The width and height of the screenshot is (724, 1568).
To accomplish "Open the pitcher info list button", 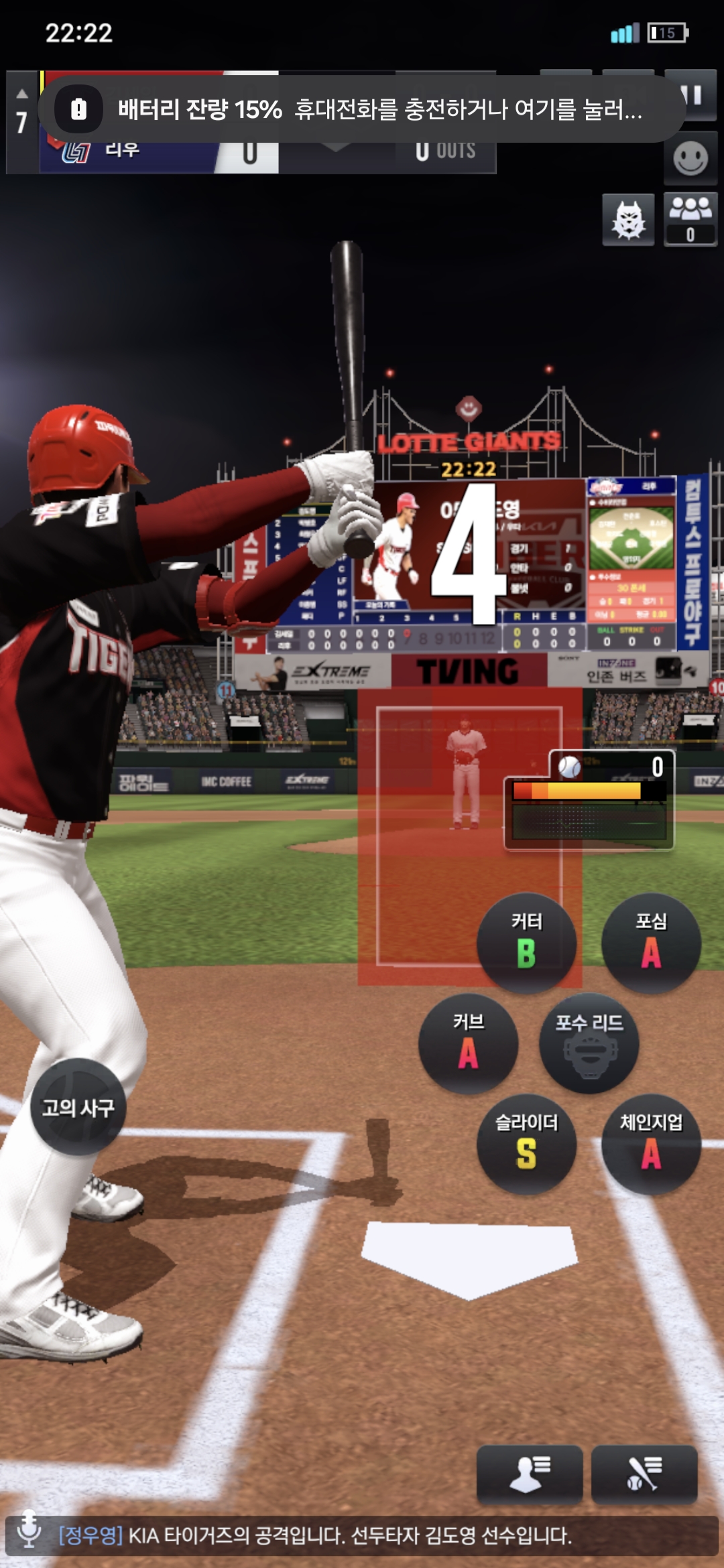I will (x=529, y=1473).
